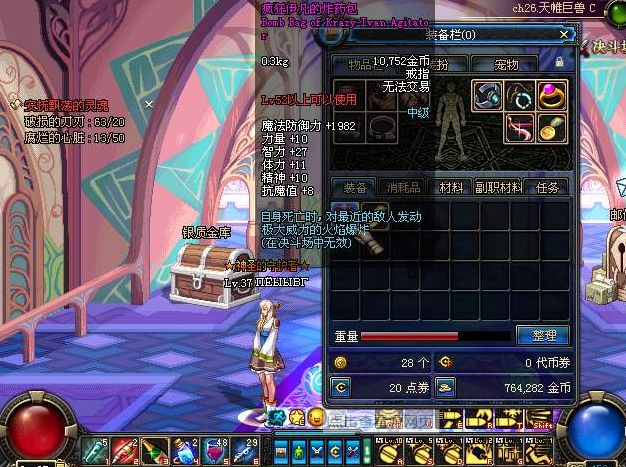Screen dimensions: 626x467
Task: Close the inventory window
Action: (x=564, y=34)
